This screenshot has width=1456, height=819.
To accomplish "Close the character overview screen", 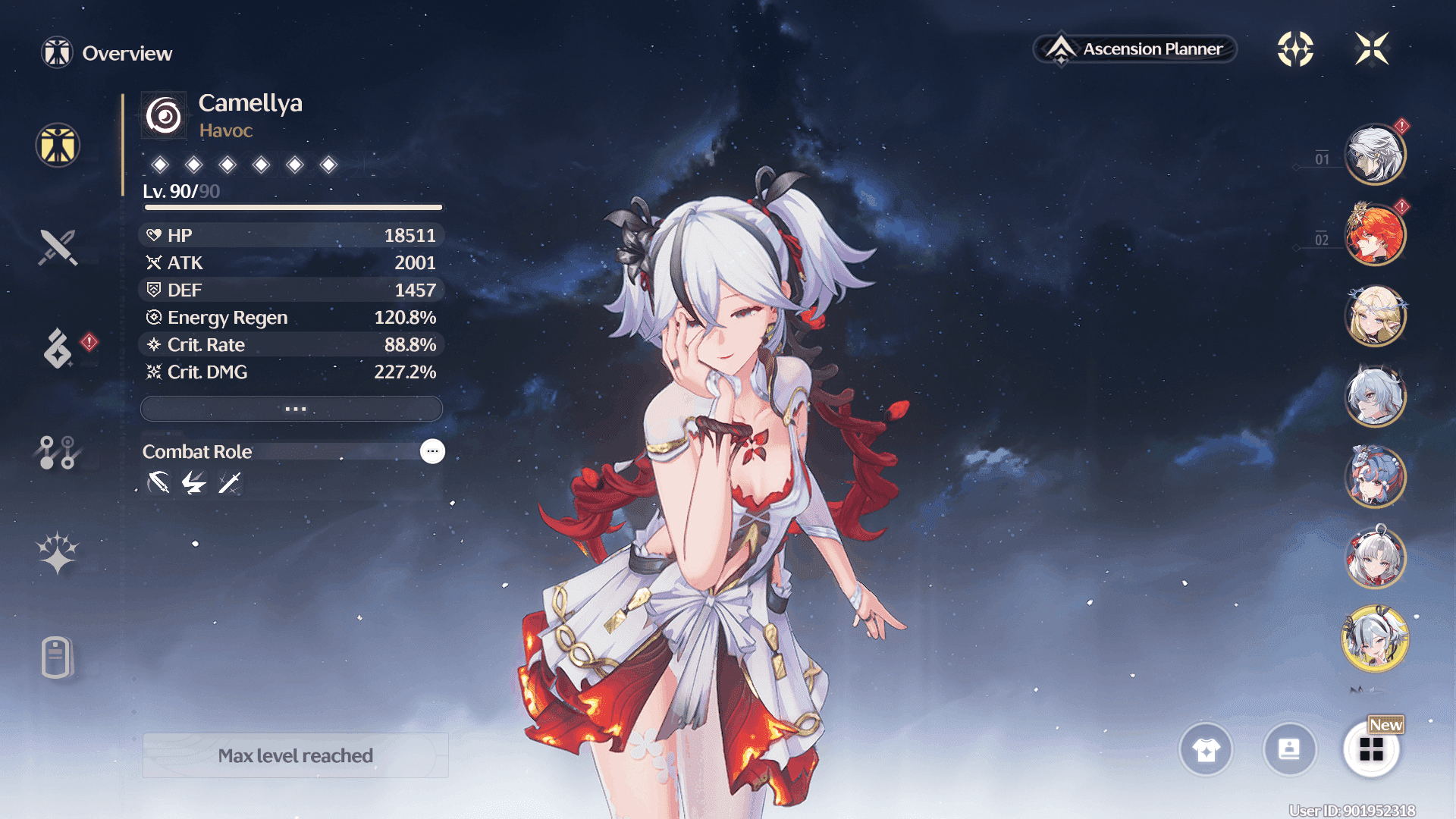I will pos(1372,49).
